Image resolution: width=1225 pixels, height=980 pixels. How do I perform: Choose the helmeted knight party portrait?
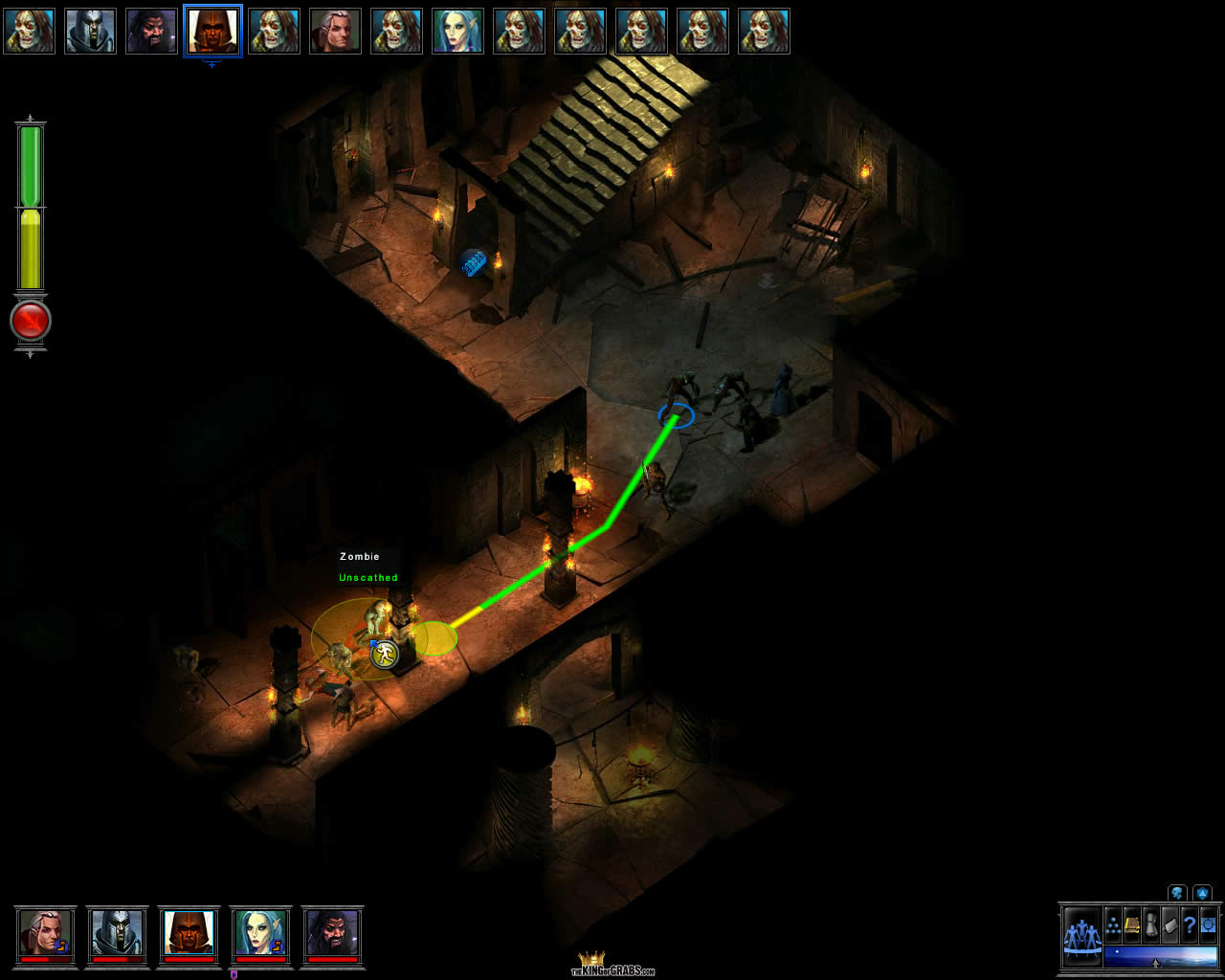pyautogui.click(x=117, y=933)
